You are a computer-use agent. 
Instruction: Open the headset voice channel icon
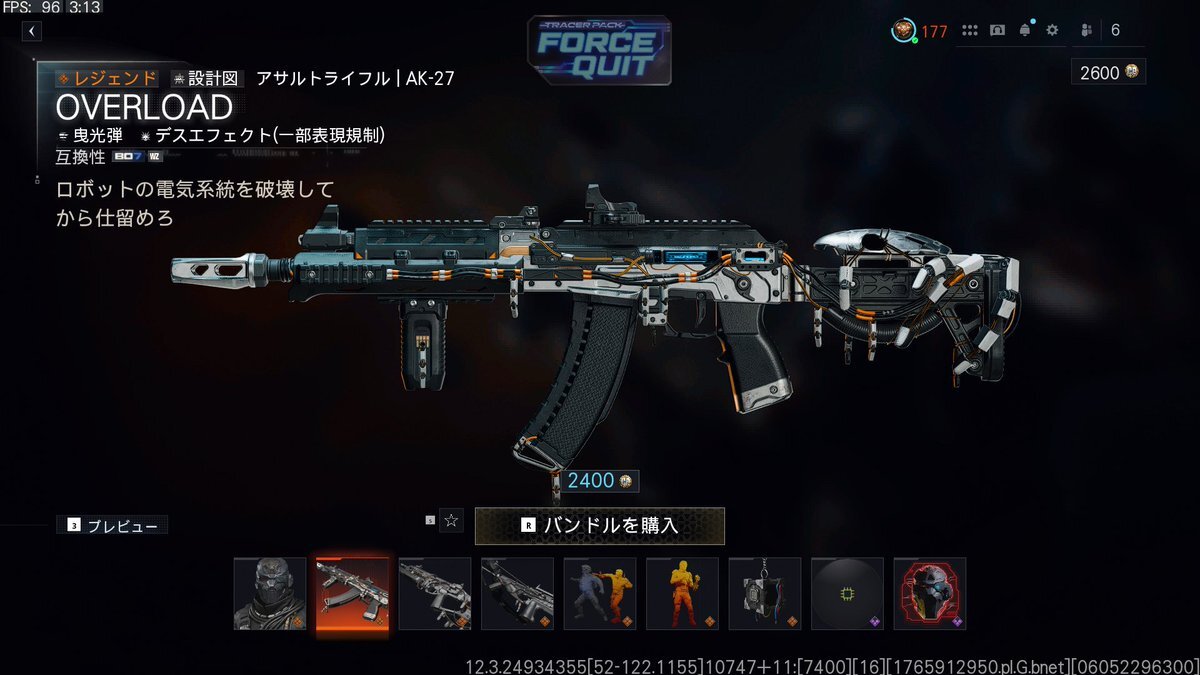pyautogui.click(x=997, y=31)
